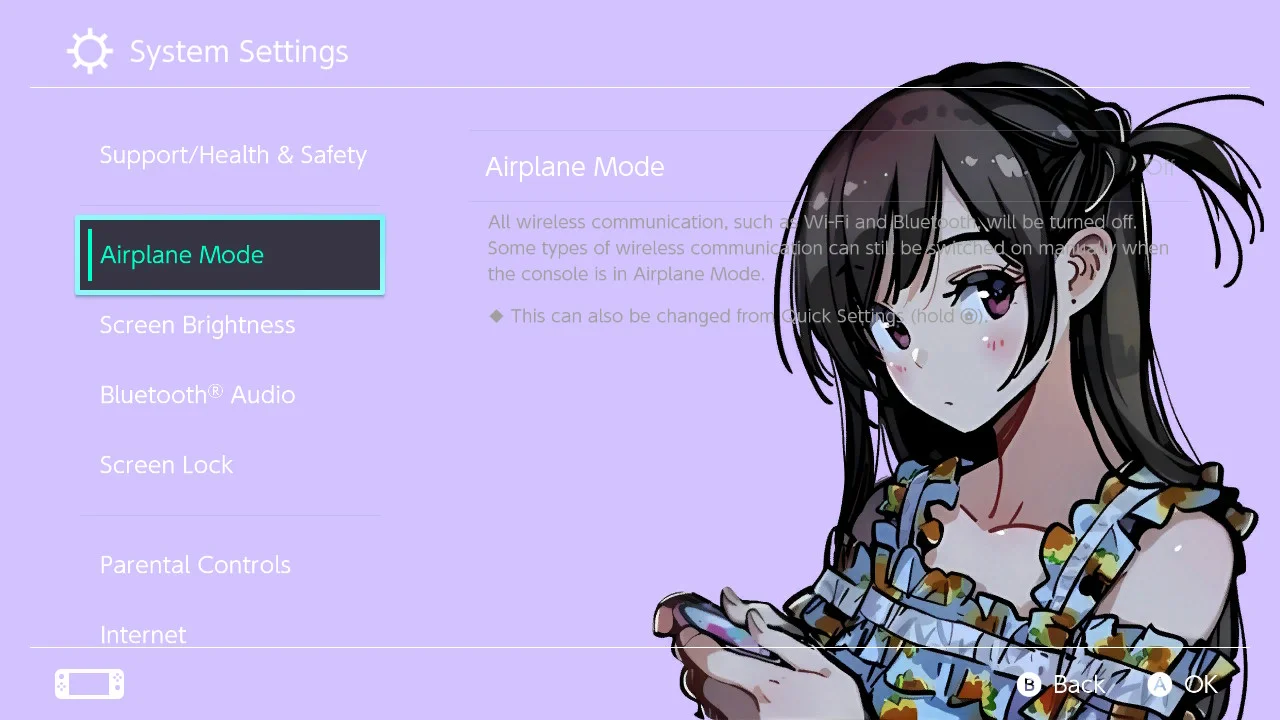Enable Airplane Mode from its status control
The width and height of the screenshot is (1280, 720).
click(1160, 167)
